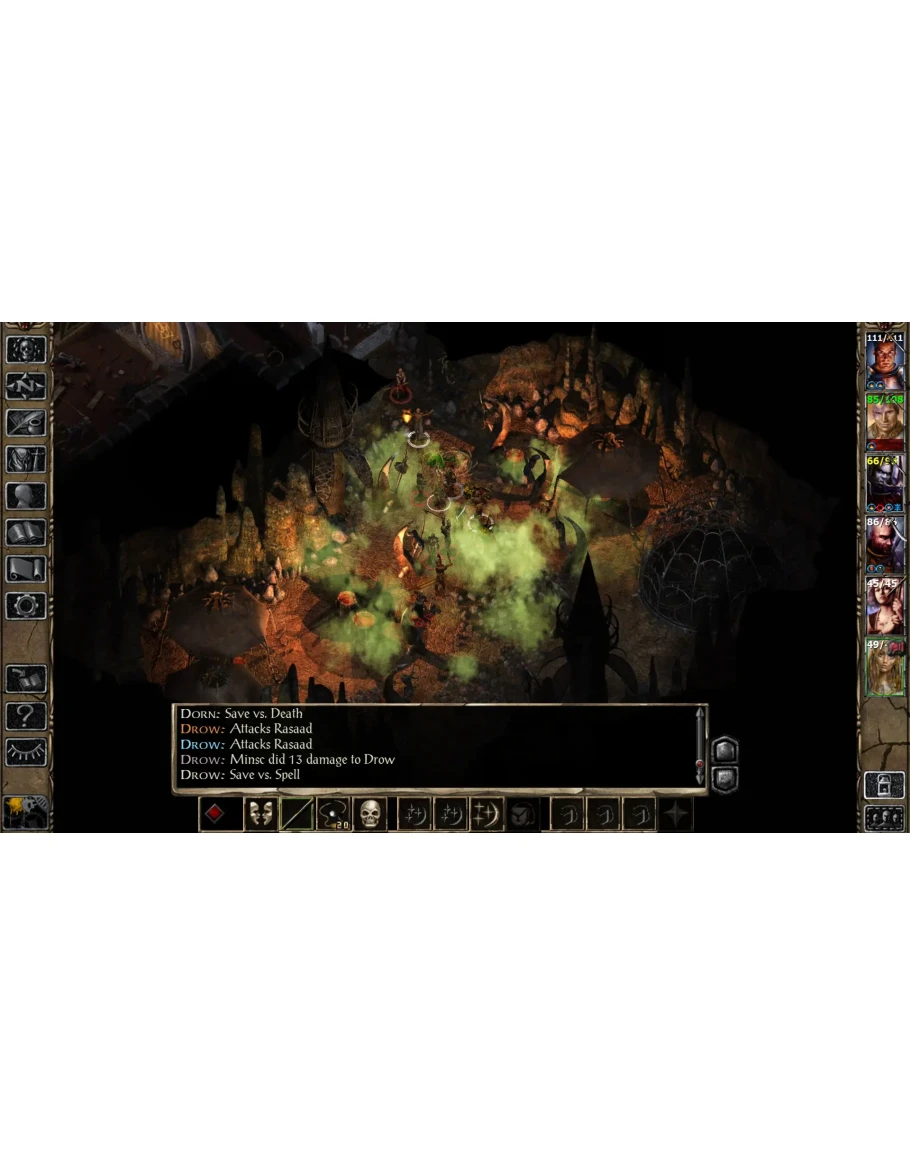Open the character record head icon

26,496
